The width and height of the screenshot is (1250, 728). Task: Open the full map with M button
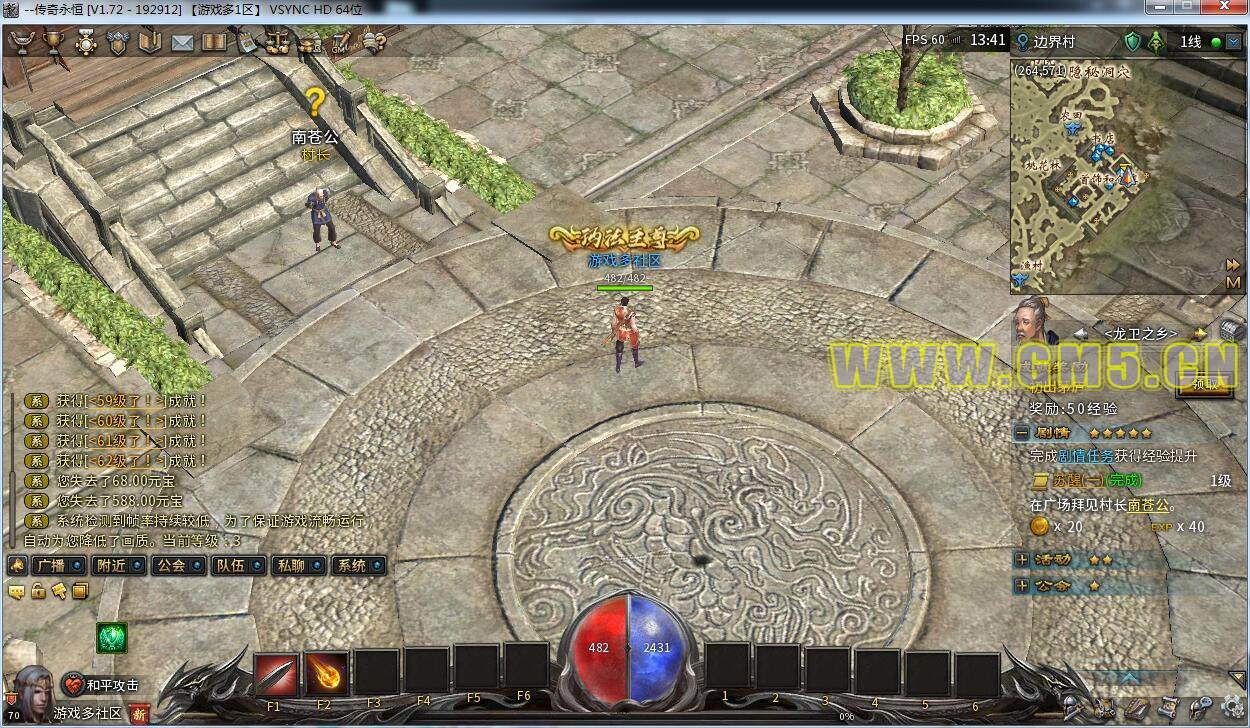point(1233,283)
